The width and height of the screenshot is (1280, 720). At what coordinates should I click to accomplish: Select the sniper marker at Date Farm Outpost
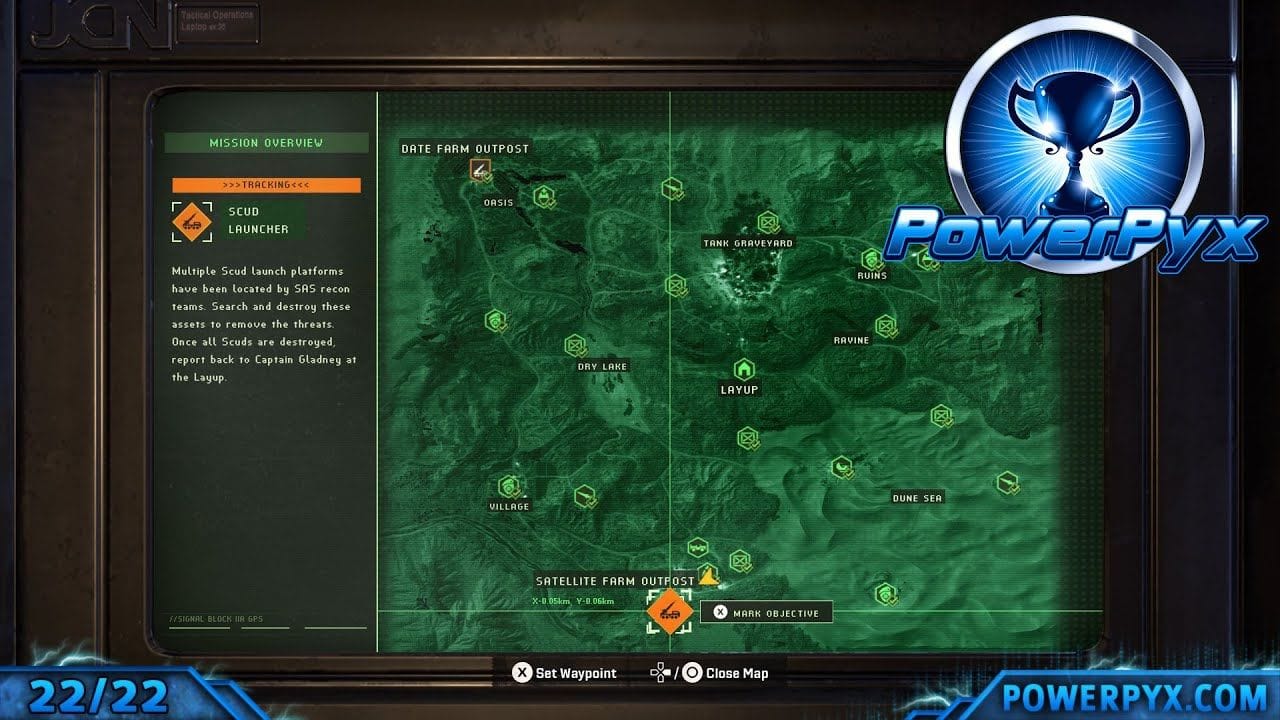479,171
